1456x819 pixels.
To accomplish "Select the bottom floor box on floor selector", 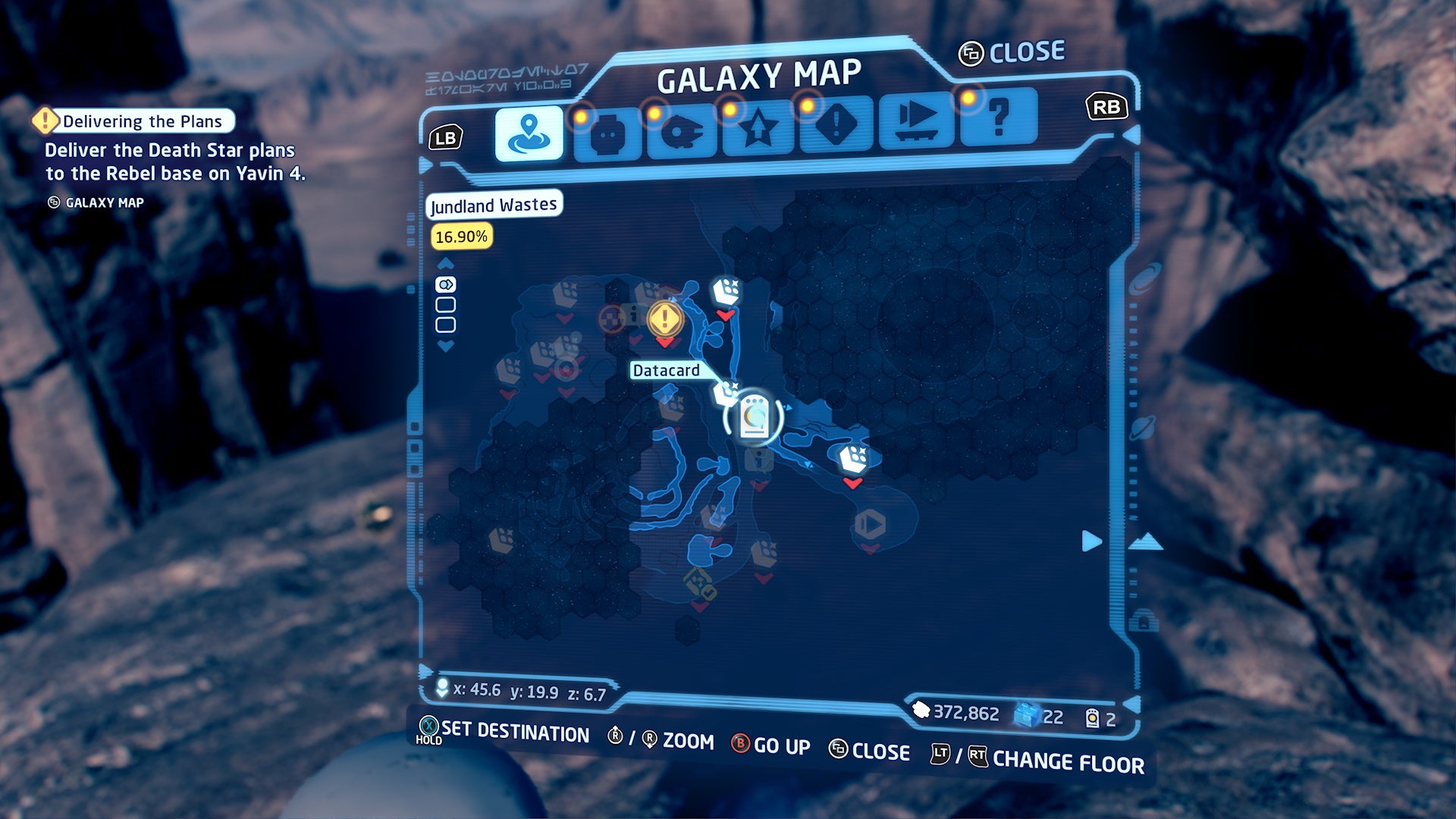I will coord(446,324).
